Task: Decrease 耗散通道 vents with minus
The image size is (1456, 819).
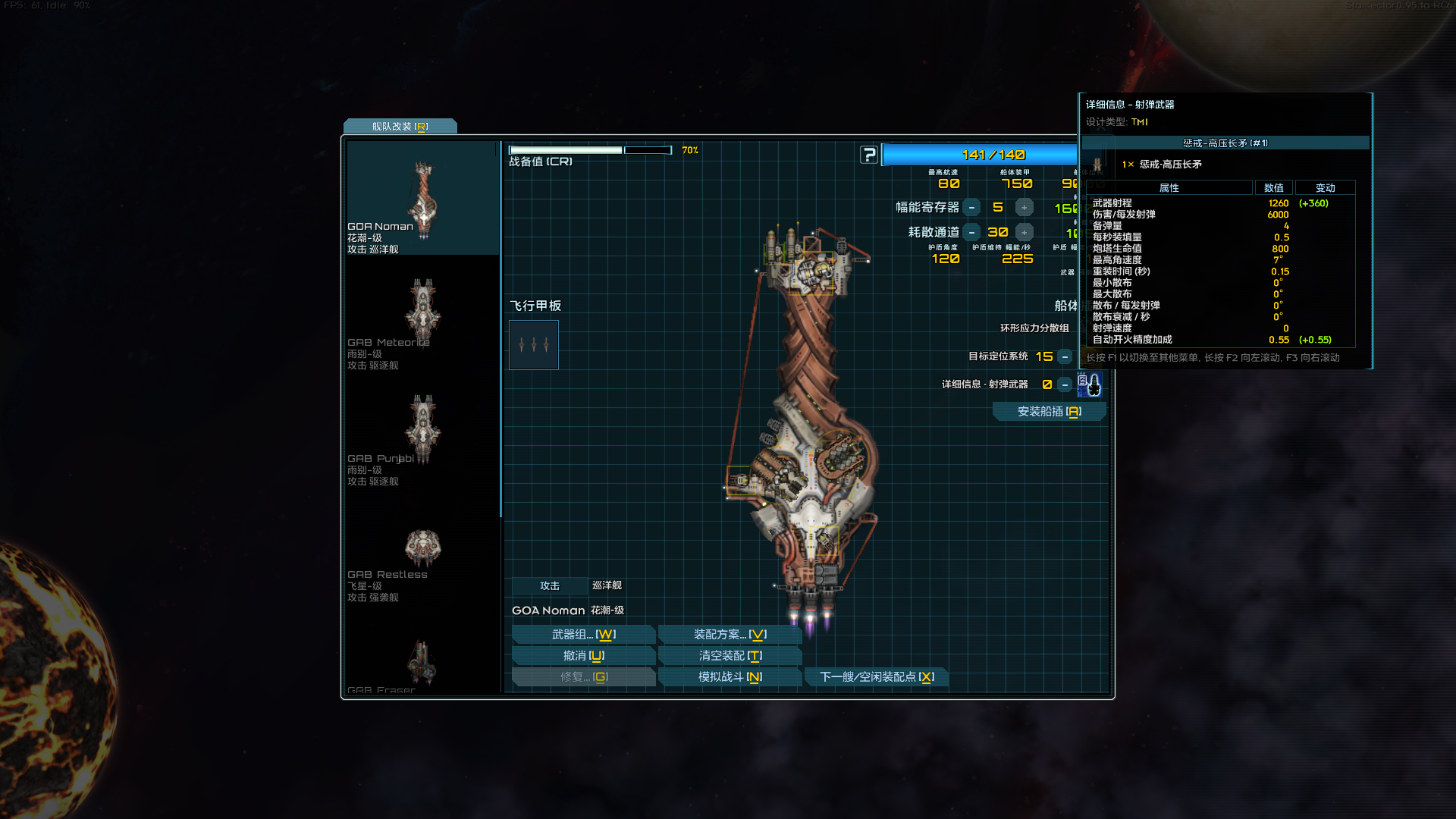Action: 971,233
